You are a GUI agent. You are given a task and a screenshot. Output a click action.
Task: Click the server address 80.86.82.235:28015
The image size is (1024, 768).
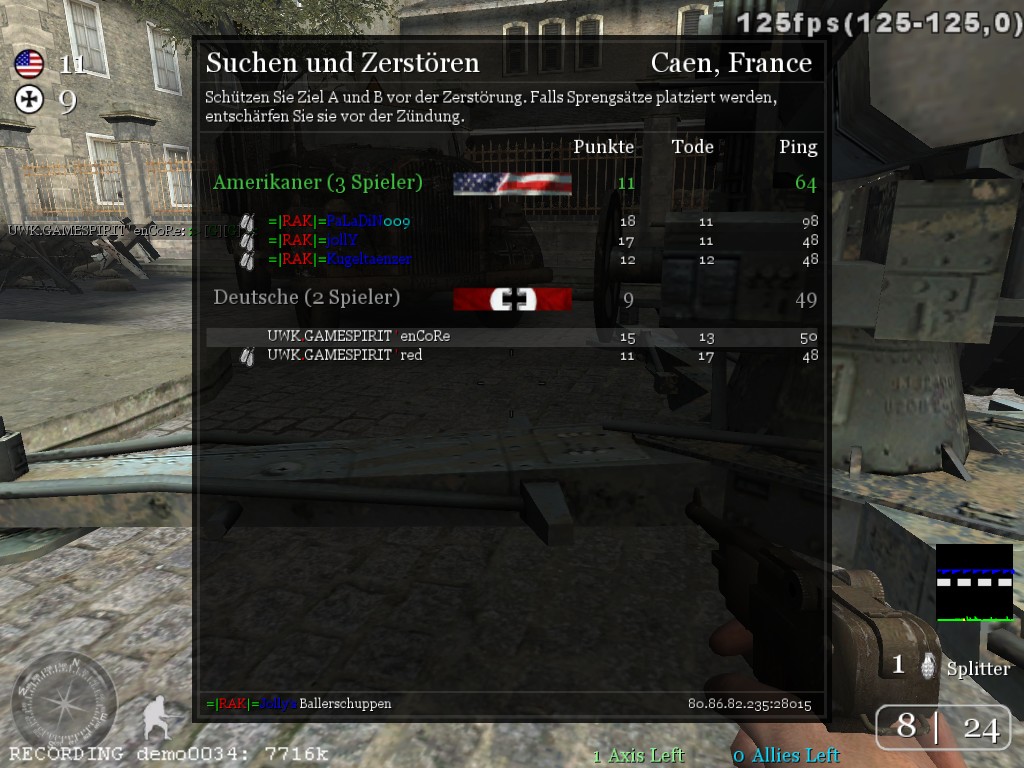click(749, 704)
